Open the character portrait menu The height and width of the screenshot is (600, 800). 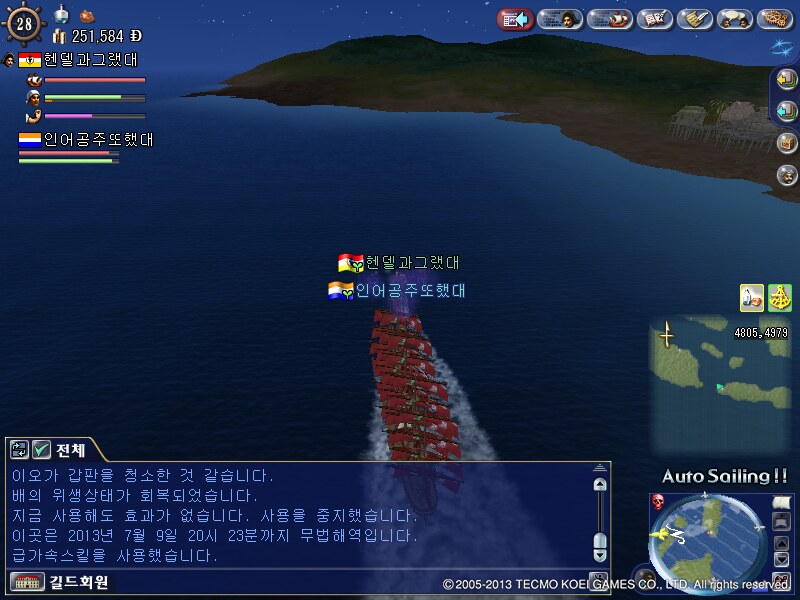coord(560,19)
